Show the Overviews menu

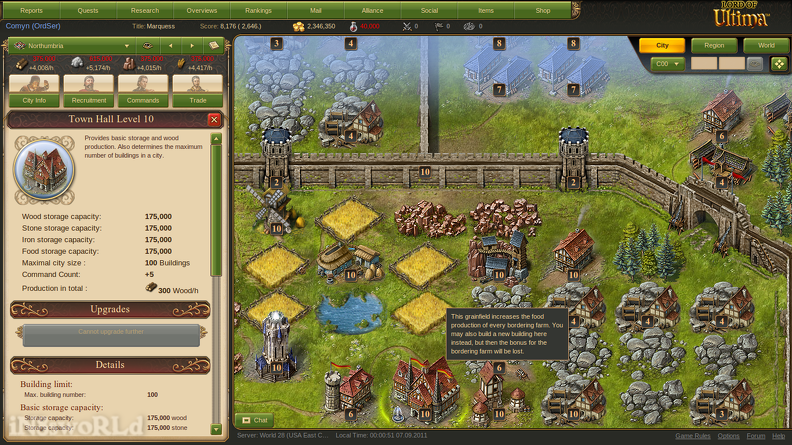coord(202,10)
